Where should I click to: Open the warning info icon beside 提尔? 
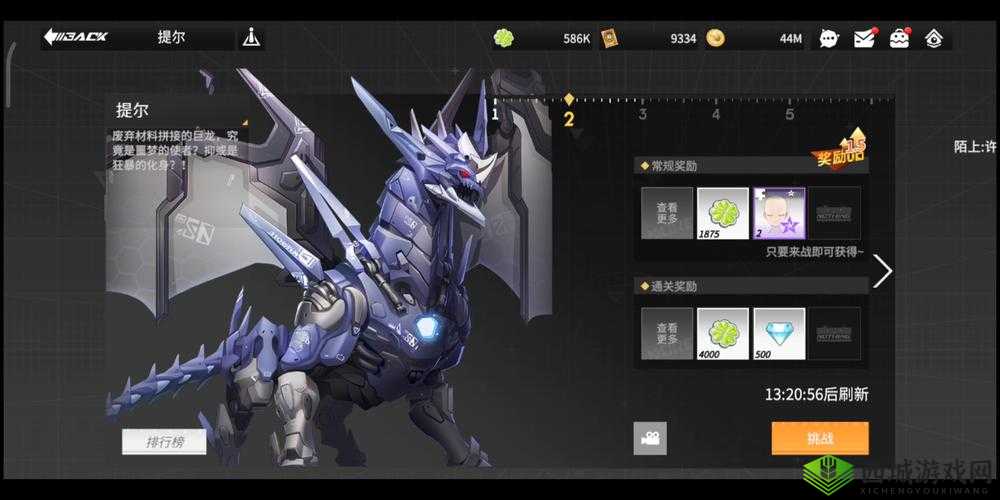[251, 38]
